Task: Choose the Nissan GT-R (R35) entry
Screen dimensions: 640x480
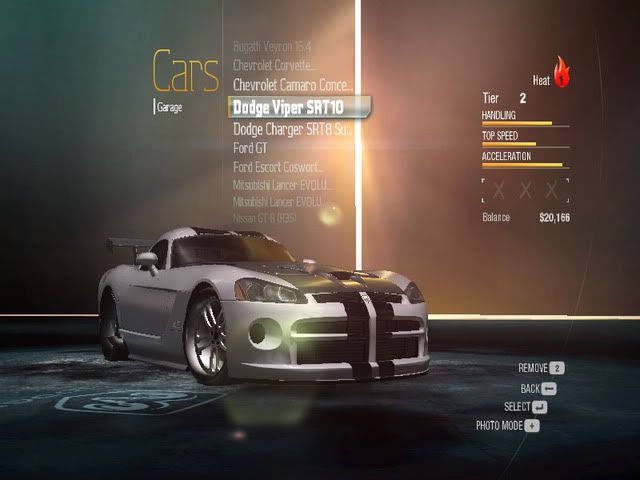Action: click(265, 217)
